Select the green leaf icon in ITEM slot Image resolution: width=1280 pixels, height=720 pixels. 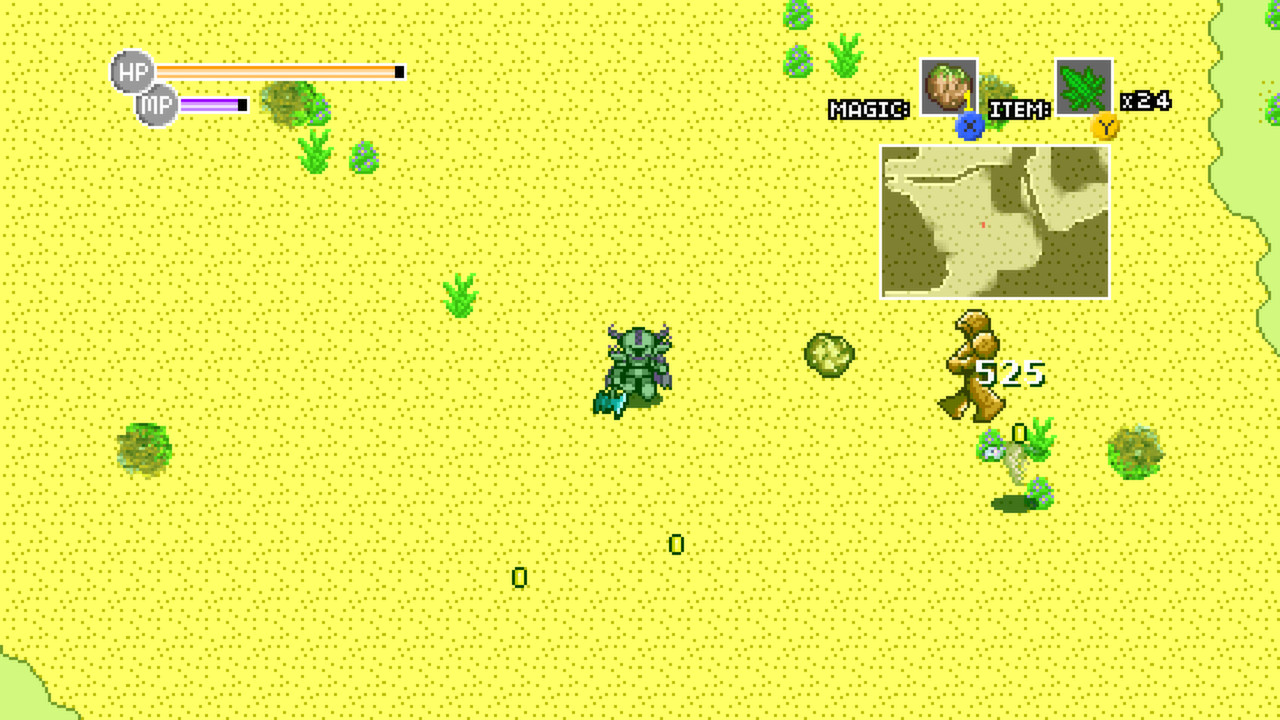coord(1082,87)
